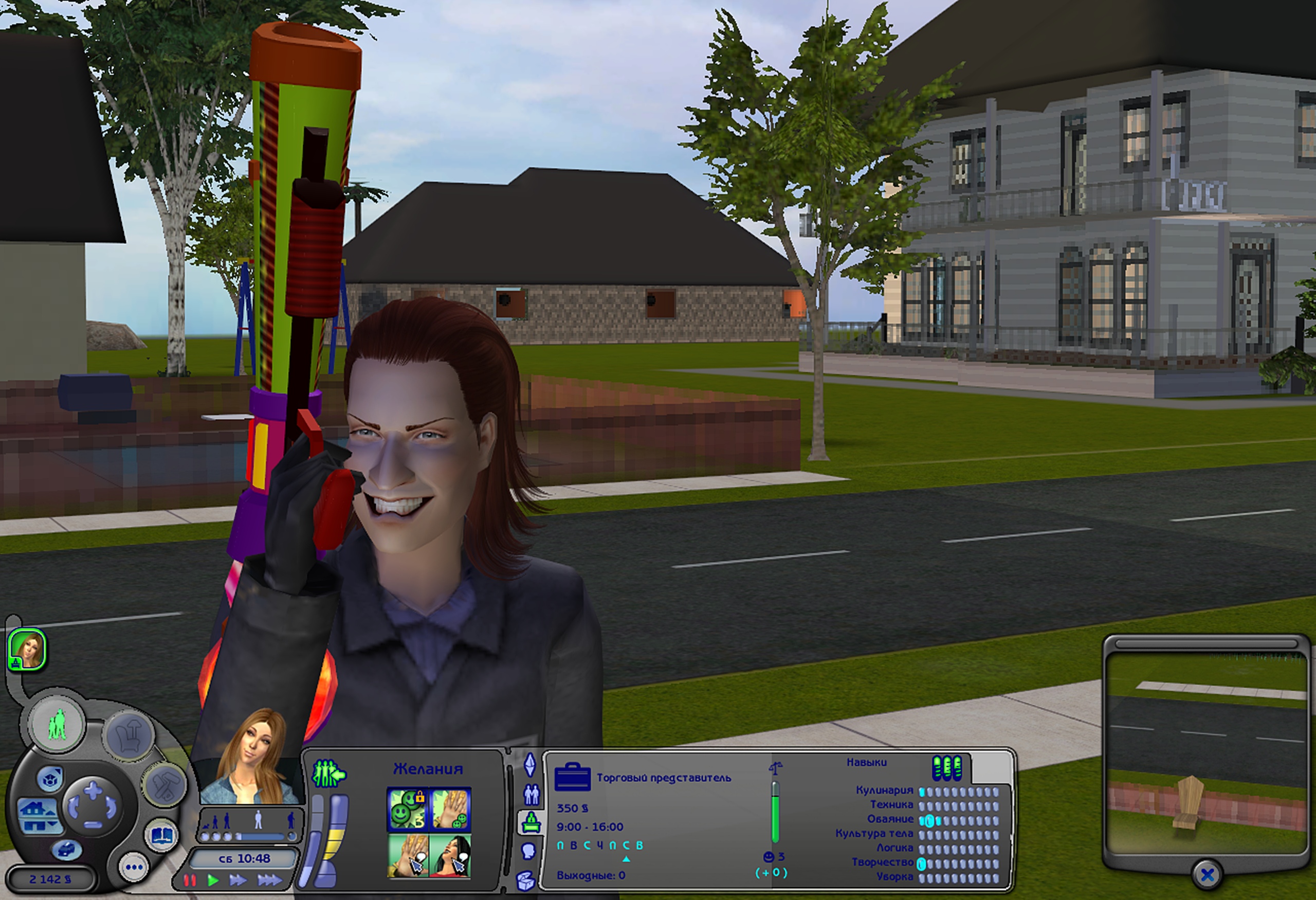Screen dimensions: 1316x900
Task: Switch to the head silhouette personality tab
Action: coord(528,851)
